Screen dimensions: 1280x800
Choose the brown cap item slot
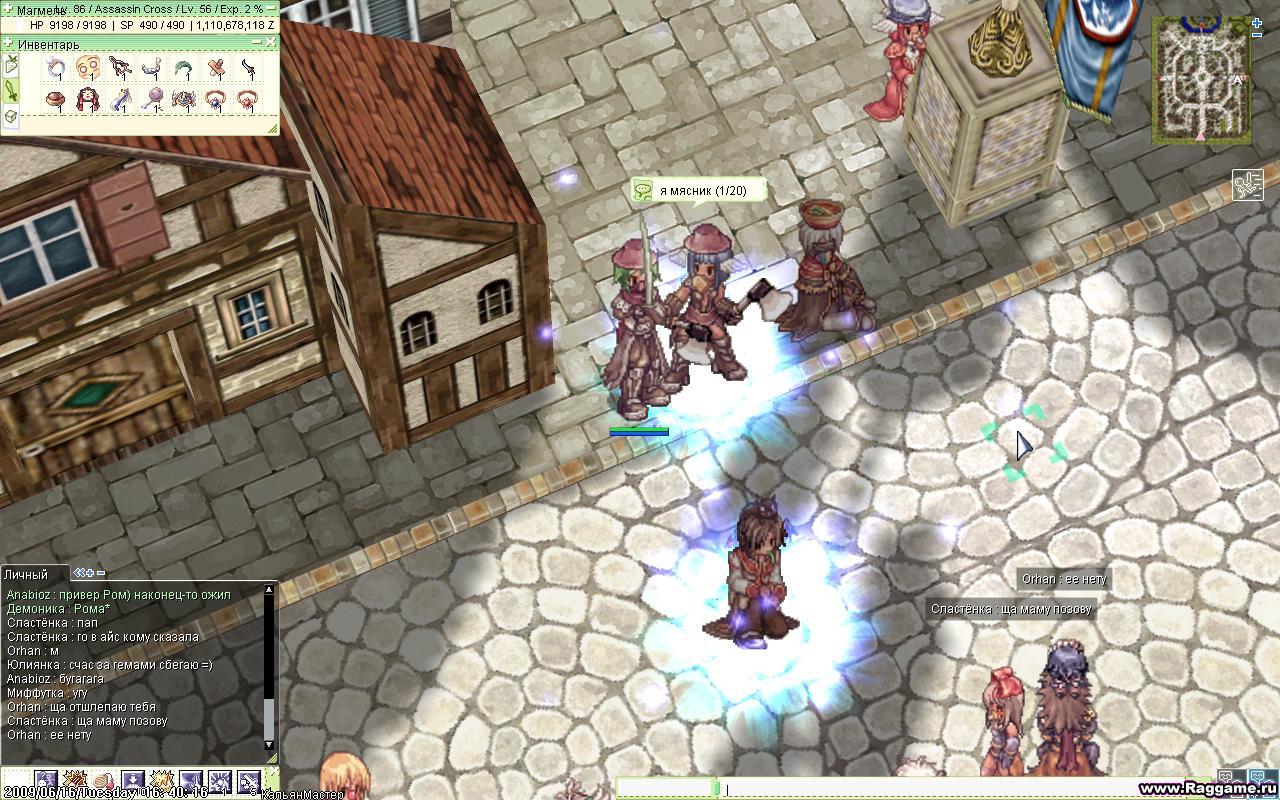(x=57, y=100)
